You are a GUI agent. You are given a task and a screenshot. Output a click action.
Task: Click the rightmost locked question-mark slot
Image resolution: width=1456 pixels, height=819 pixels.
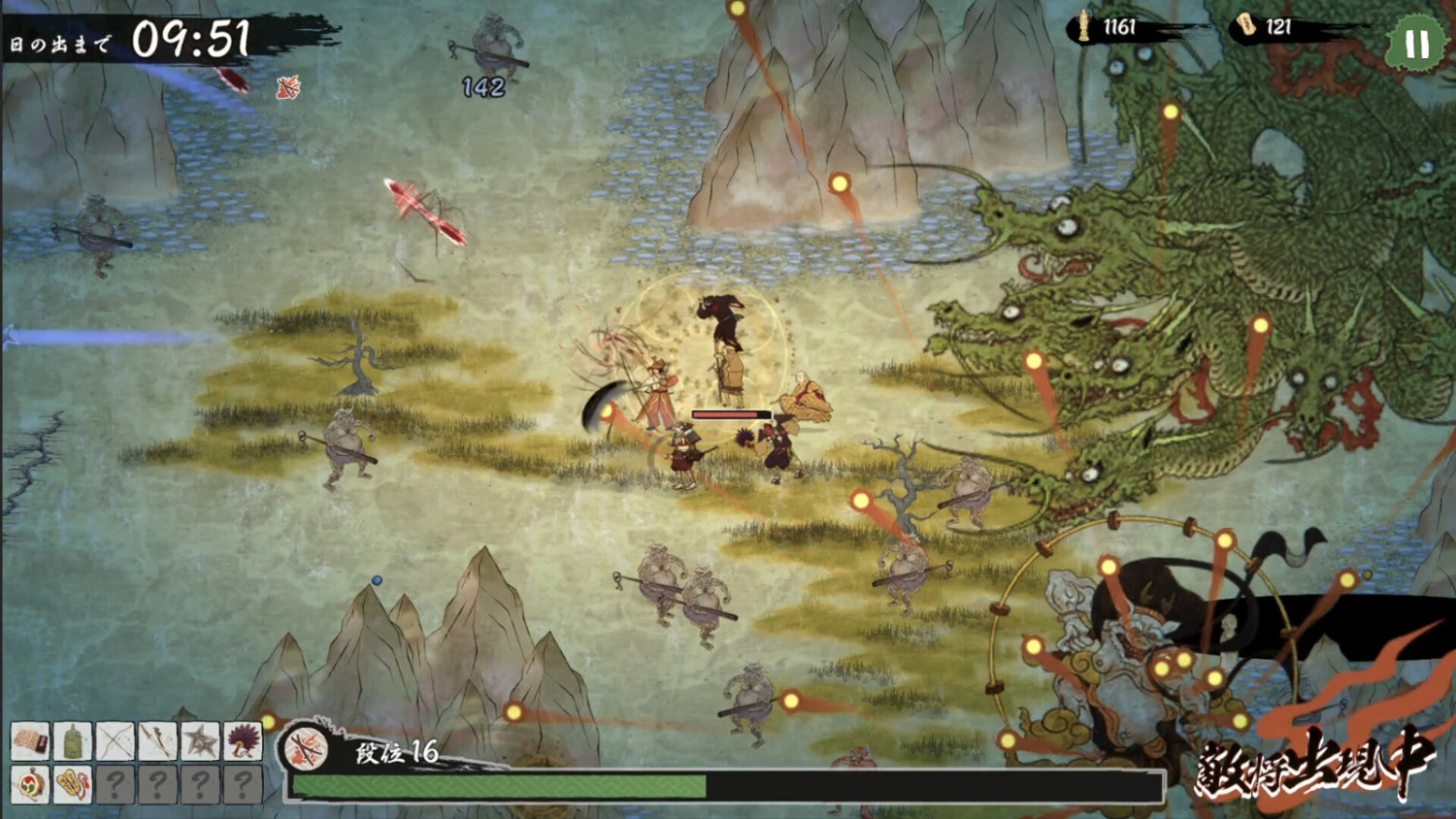[x=245, y=783]
